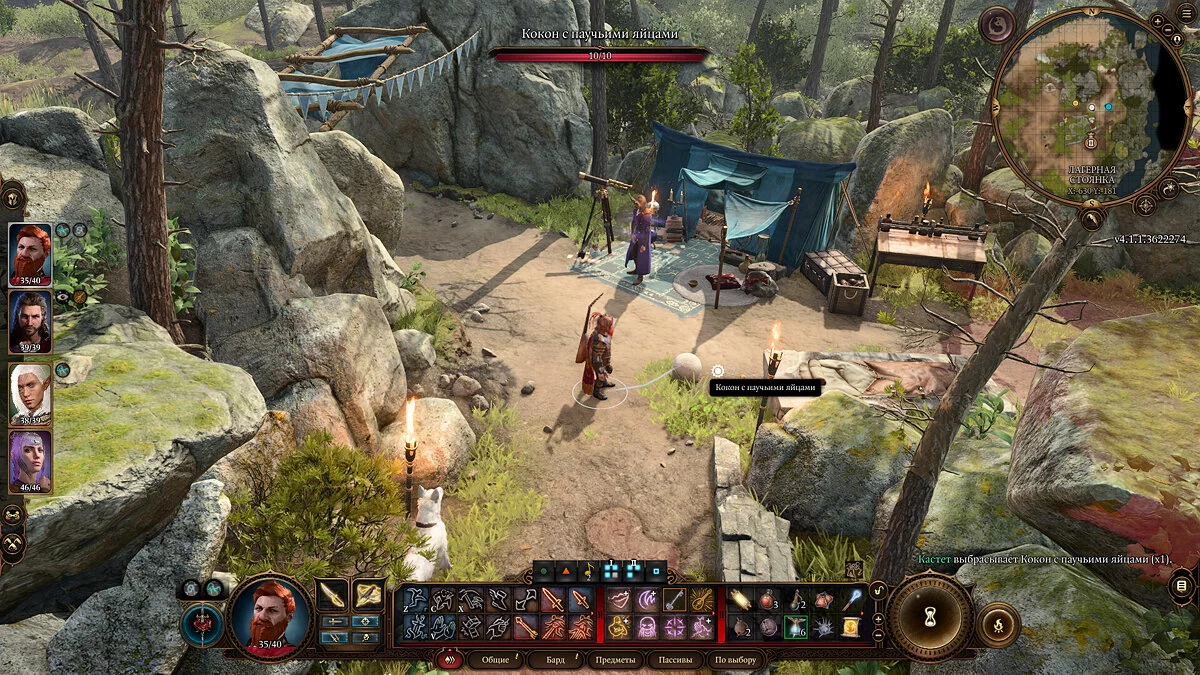Select the red-bearded dwarf party portrait
The height and width of the screenshot is (675, 1200).
[30, 254]
